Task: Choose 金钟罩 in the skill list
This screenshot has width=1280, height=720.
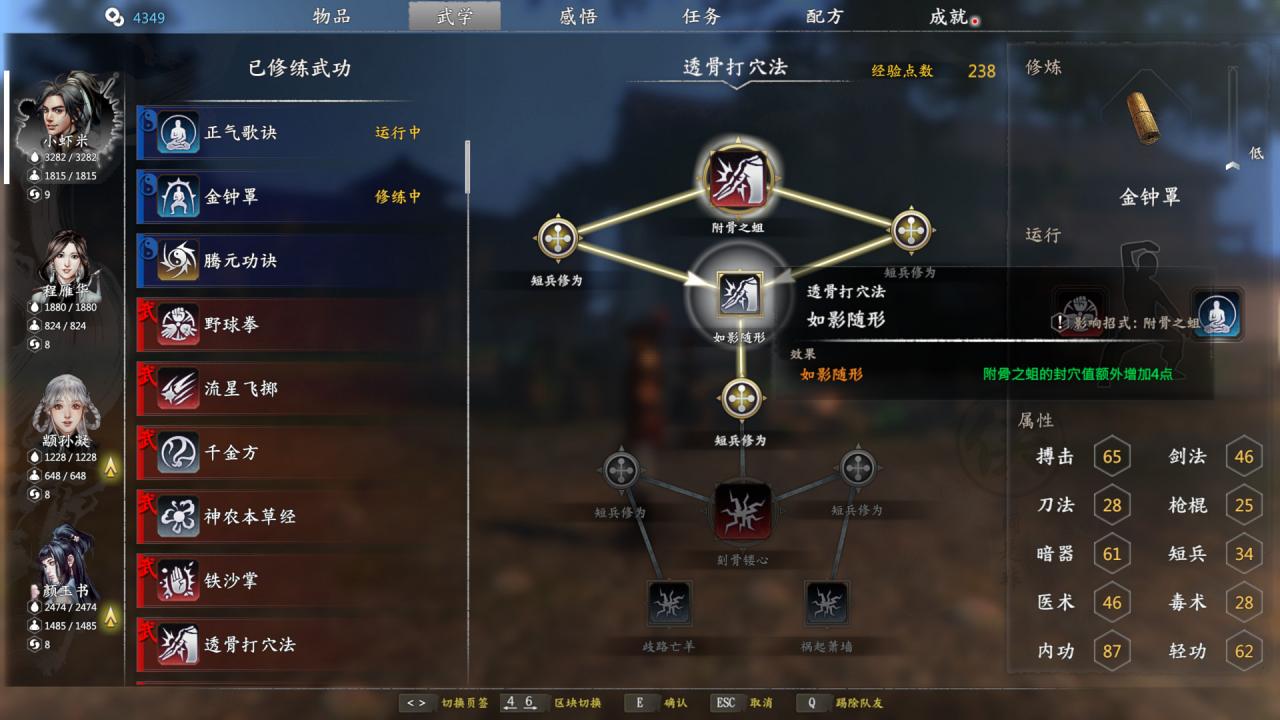Action: click(300, 197)
